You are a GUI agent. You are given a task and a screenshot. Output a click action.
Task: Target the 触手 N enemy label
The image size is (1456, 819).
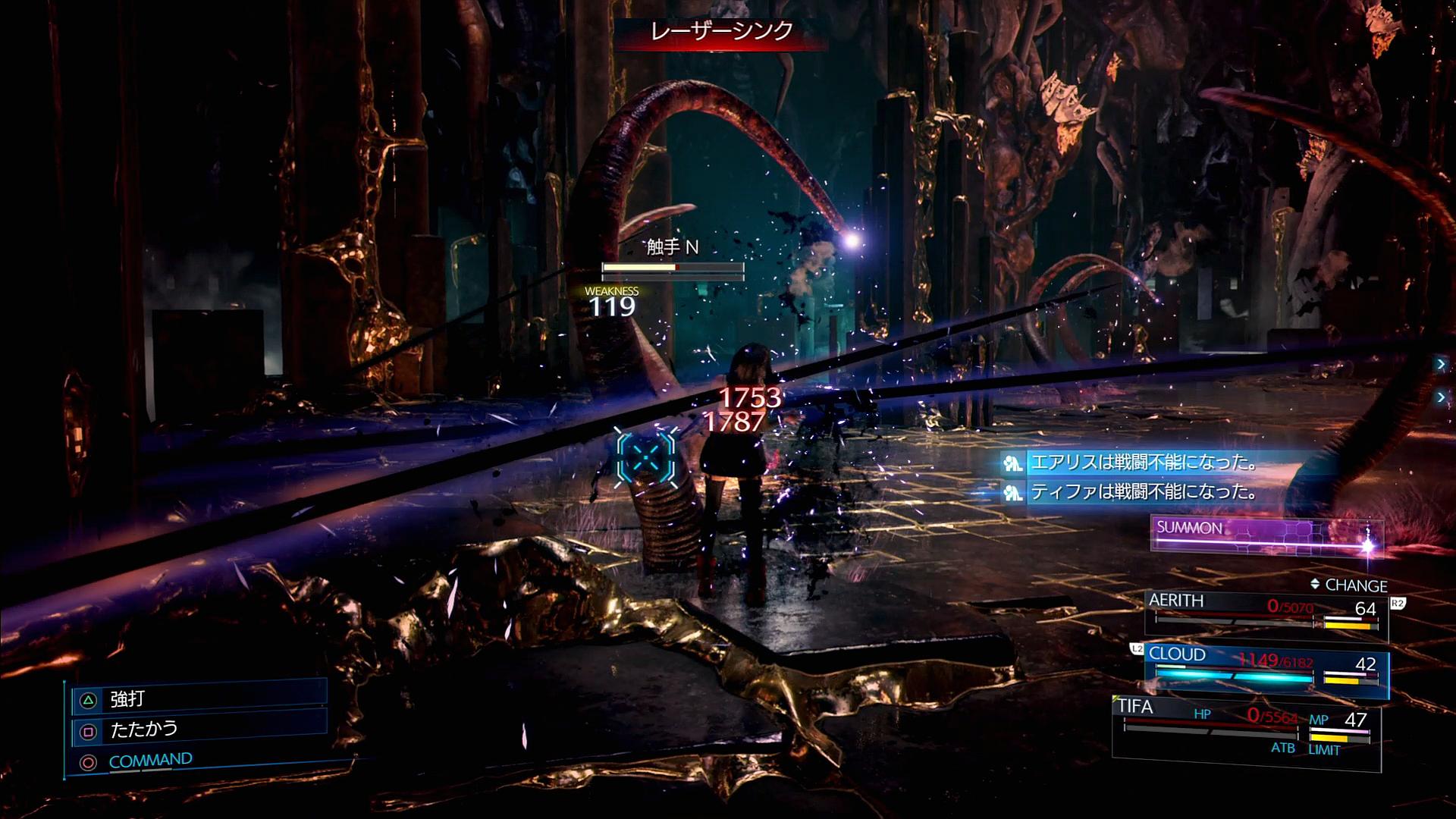pos(672,247)
